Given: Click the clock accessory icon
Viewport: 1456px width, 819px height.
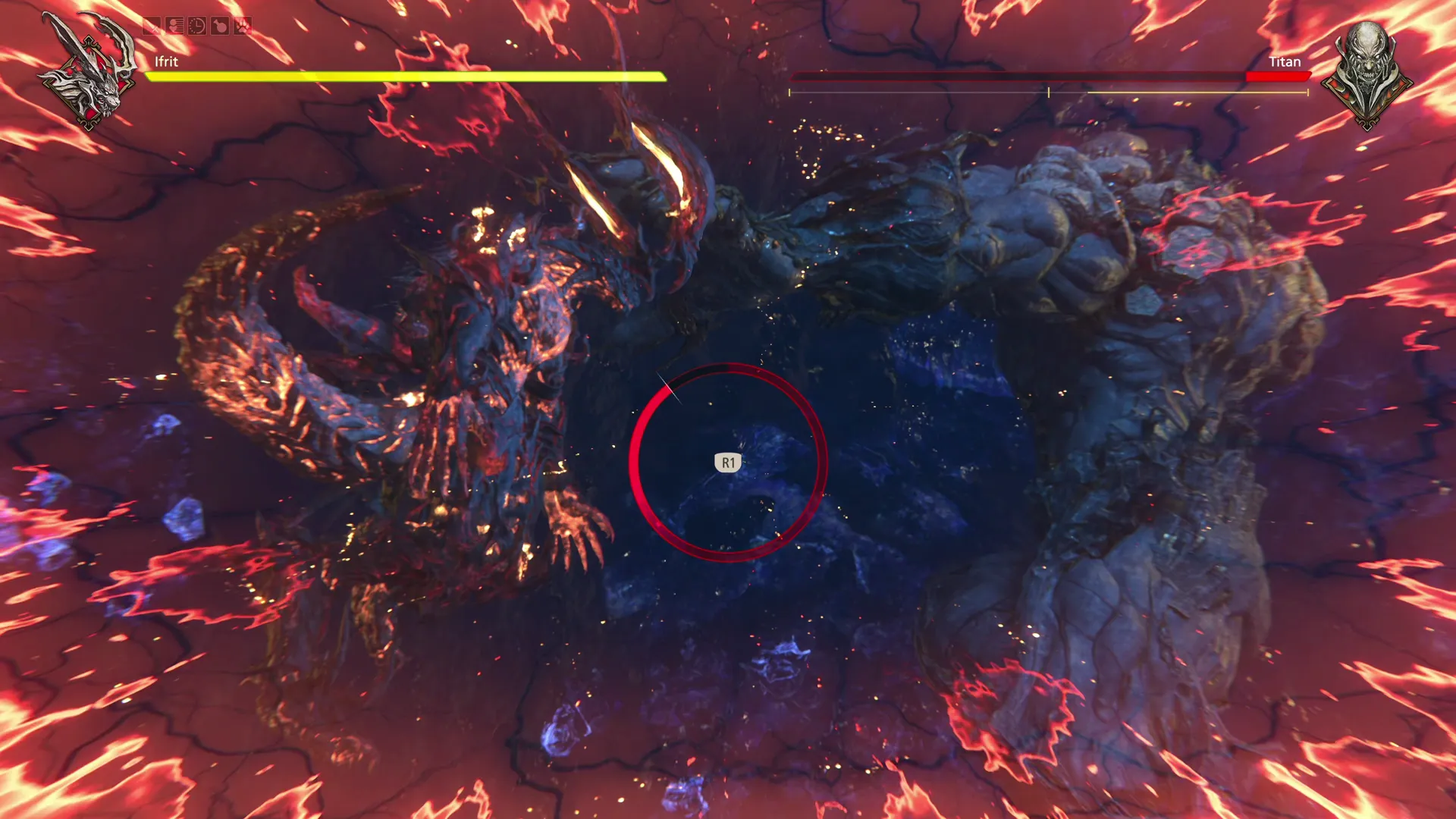Looking at the screenshot, I should pos(197,27).
